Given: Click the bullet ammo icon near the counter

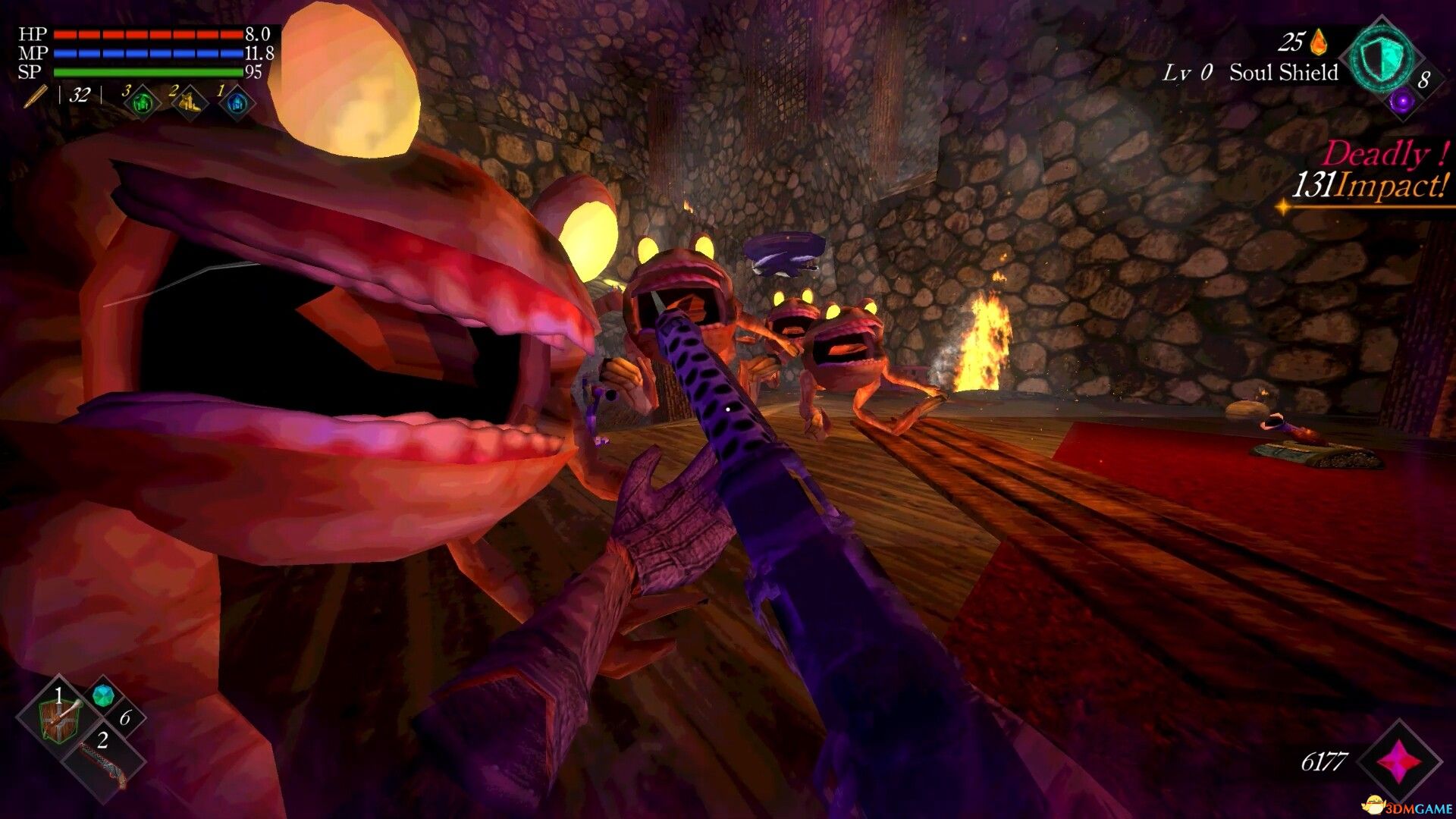Looking at the screenshot, I should click(35, 97).
